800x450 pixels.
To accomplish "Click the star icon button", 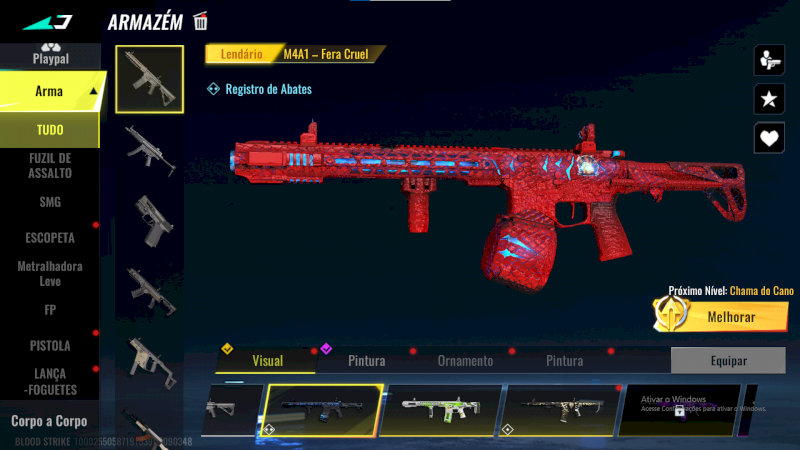I will [768, 98].
